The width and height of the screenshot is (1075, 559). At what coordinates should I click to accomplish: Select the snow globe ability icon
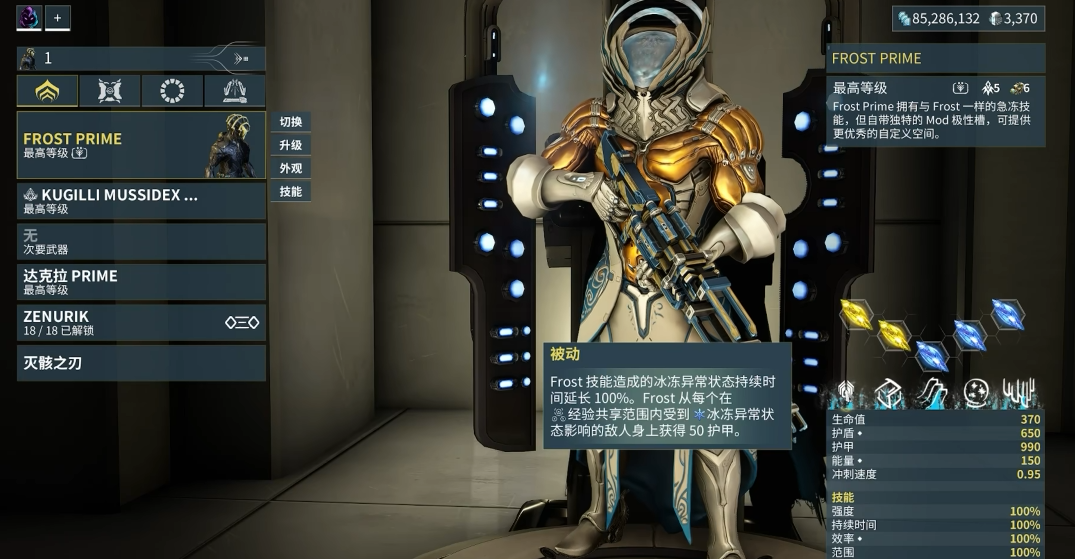coord(976,393)
